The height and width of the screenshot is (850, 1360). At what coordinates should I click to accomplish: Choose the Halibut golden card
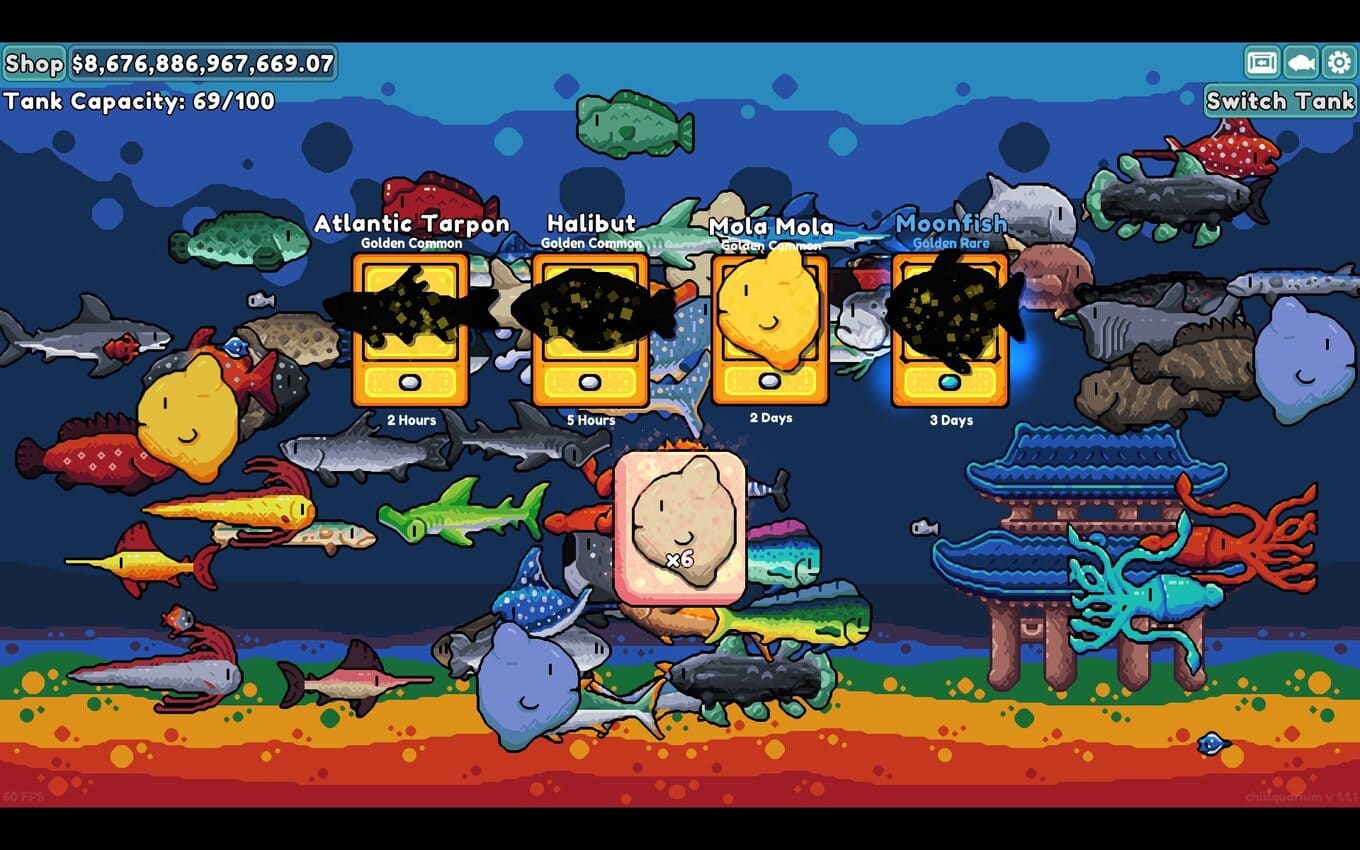(590, 330)
